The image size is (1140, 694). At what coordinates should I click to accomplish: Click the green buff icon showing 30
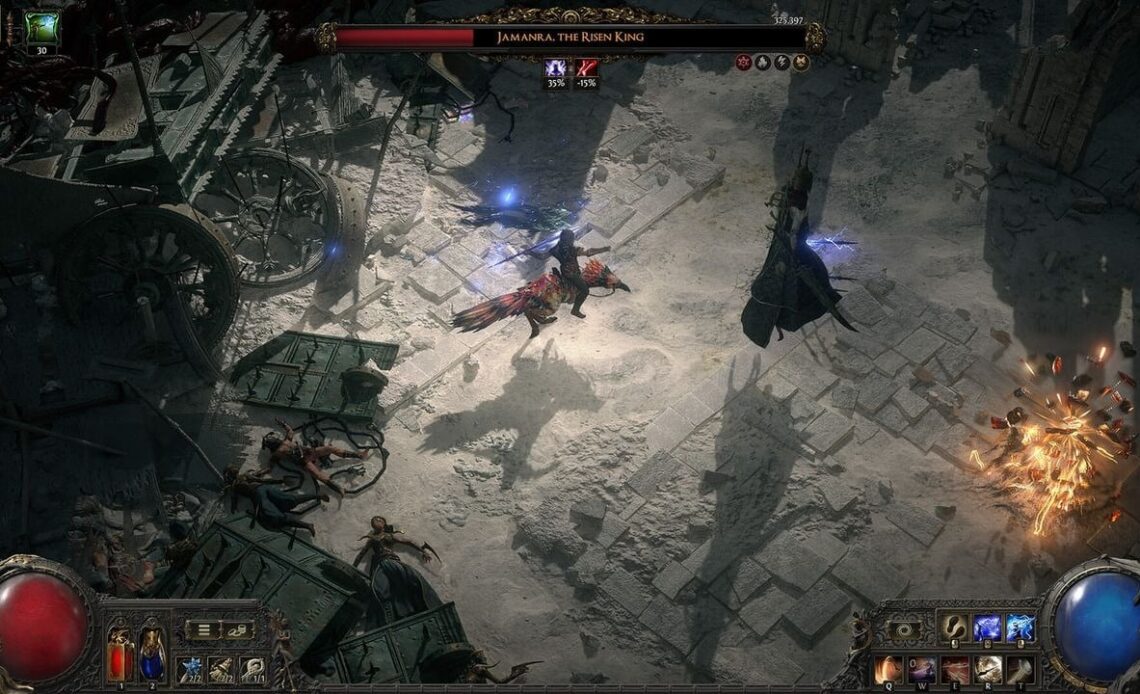click(42, 29)
